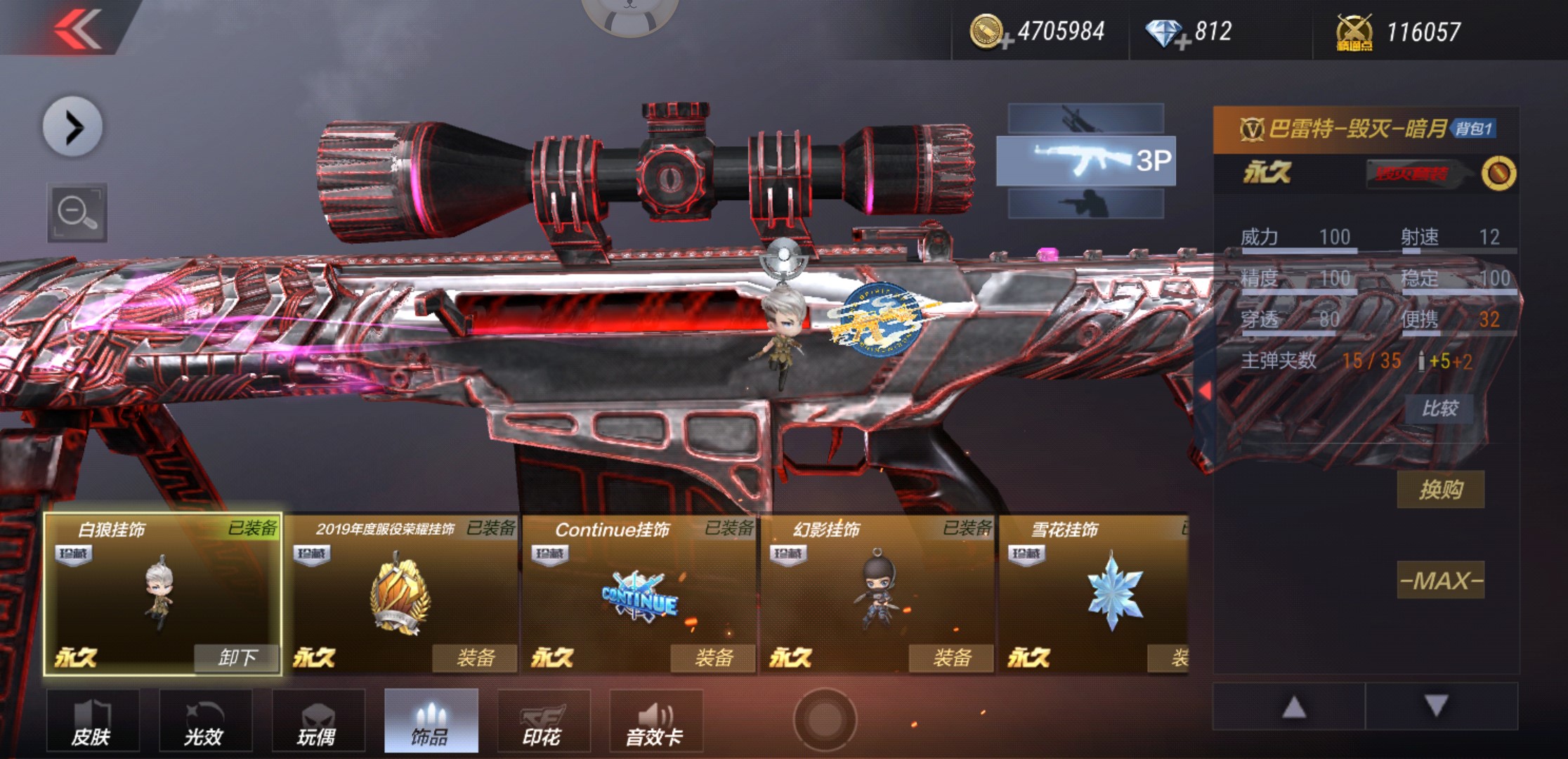1568x759 pixels.
Task: Click the magnifier zoom-out icon
Action: tap(77, 212)
